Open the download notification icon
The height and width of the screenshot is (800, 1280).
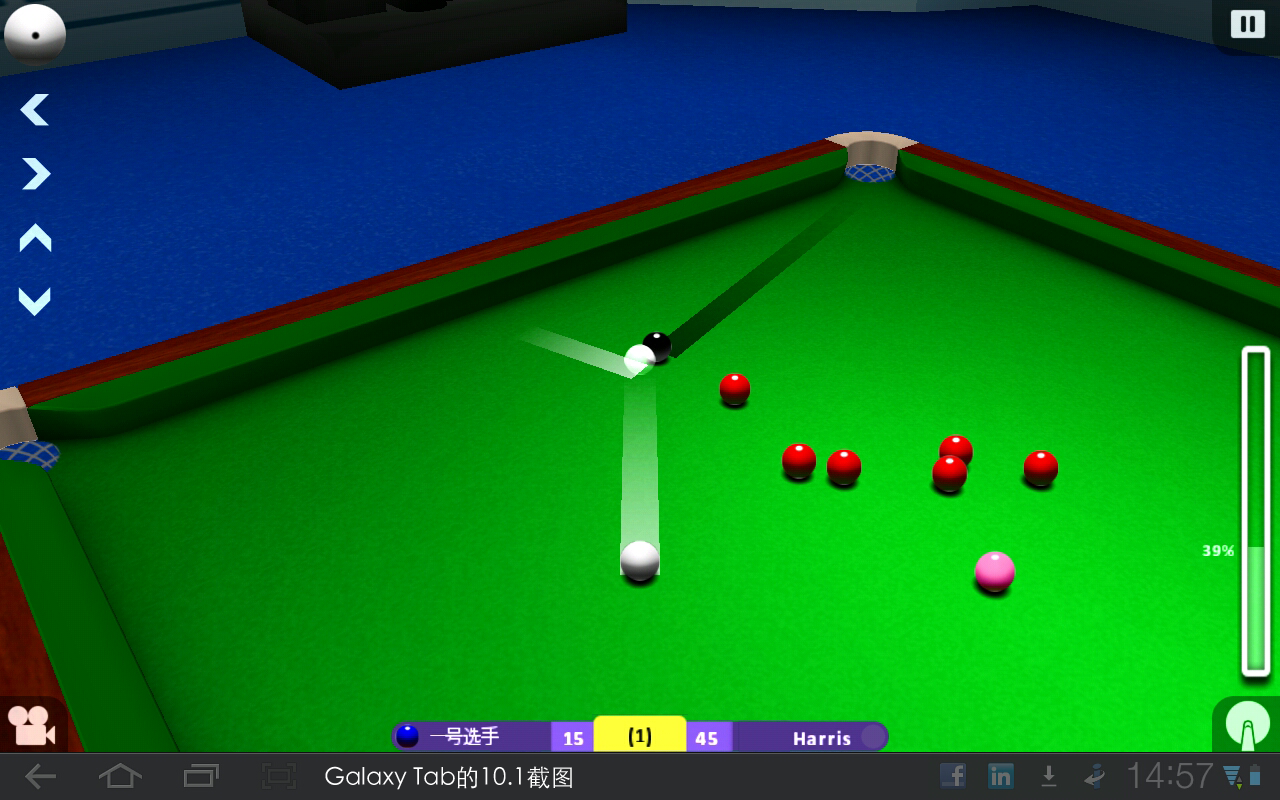click(1049, 775)
